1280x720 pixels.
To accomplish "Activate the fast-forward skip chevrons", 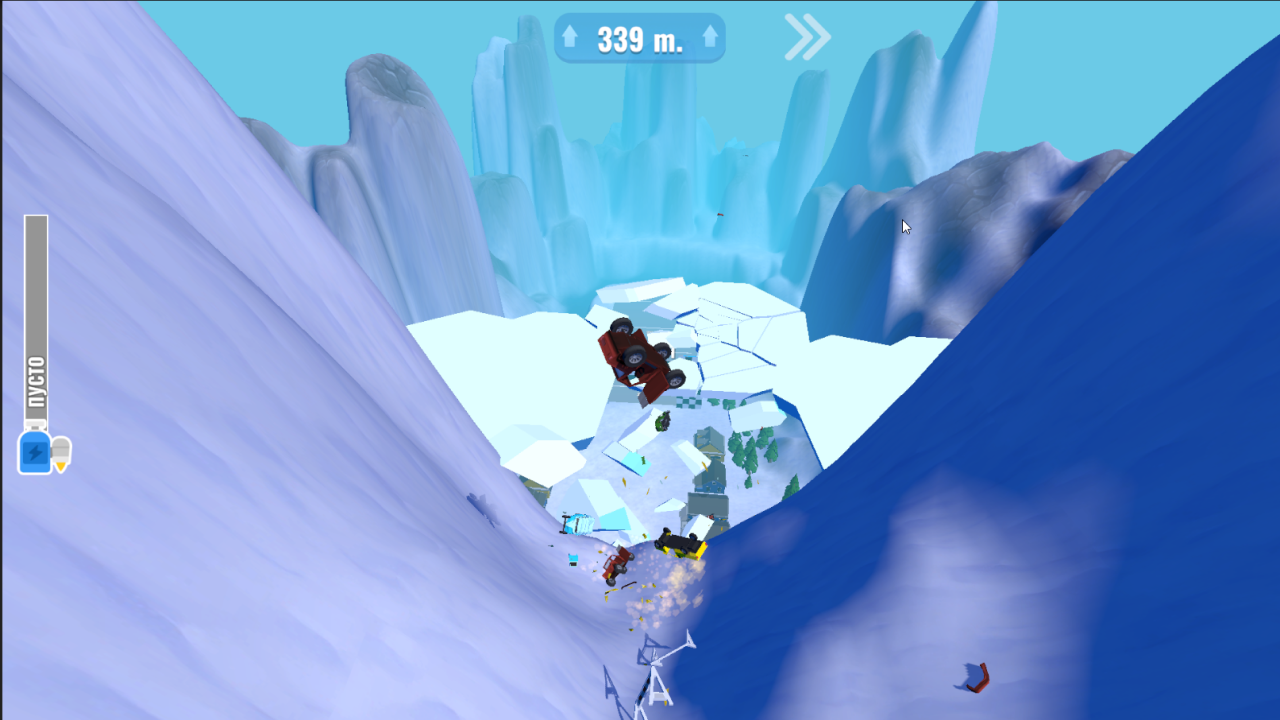I will coord(806,35).
